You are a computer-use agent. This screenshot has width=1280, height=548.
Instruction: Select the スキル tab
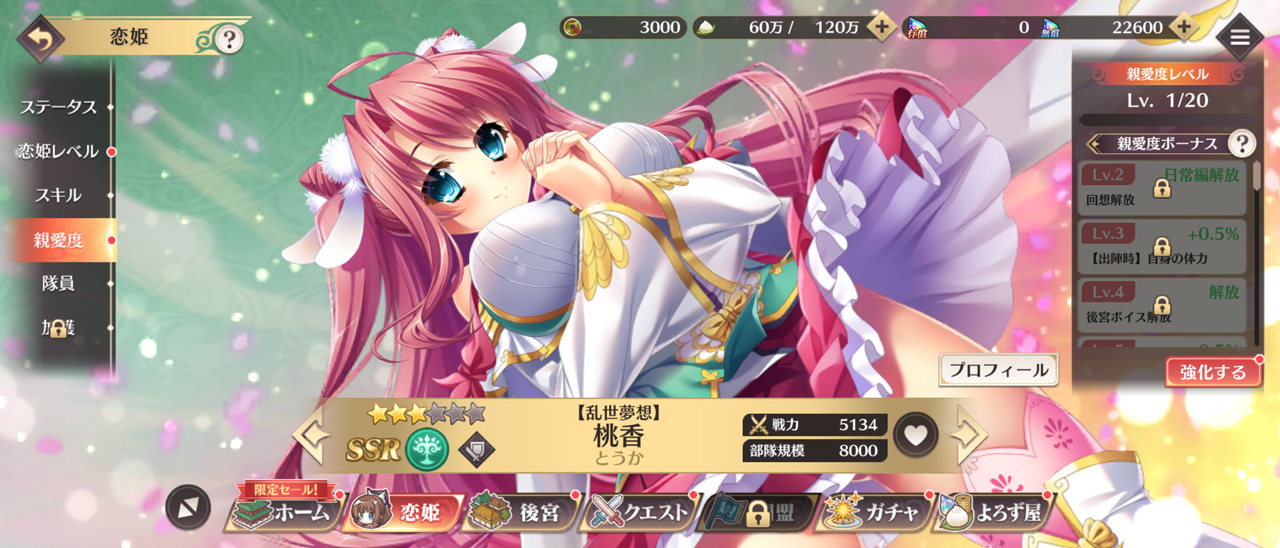[x=58, y=195]
